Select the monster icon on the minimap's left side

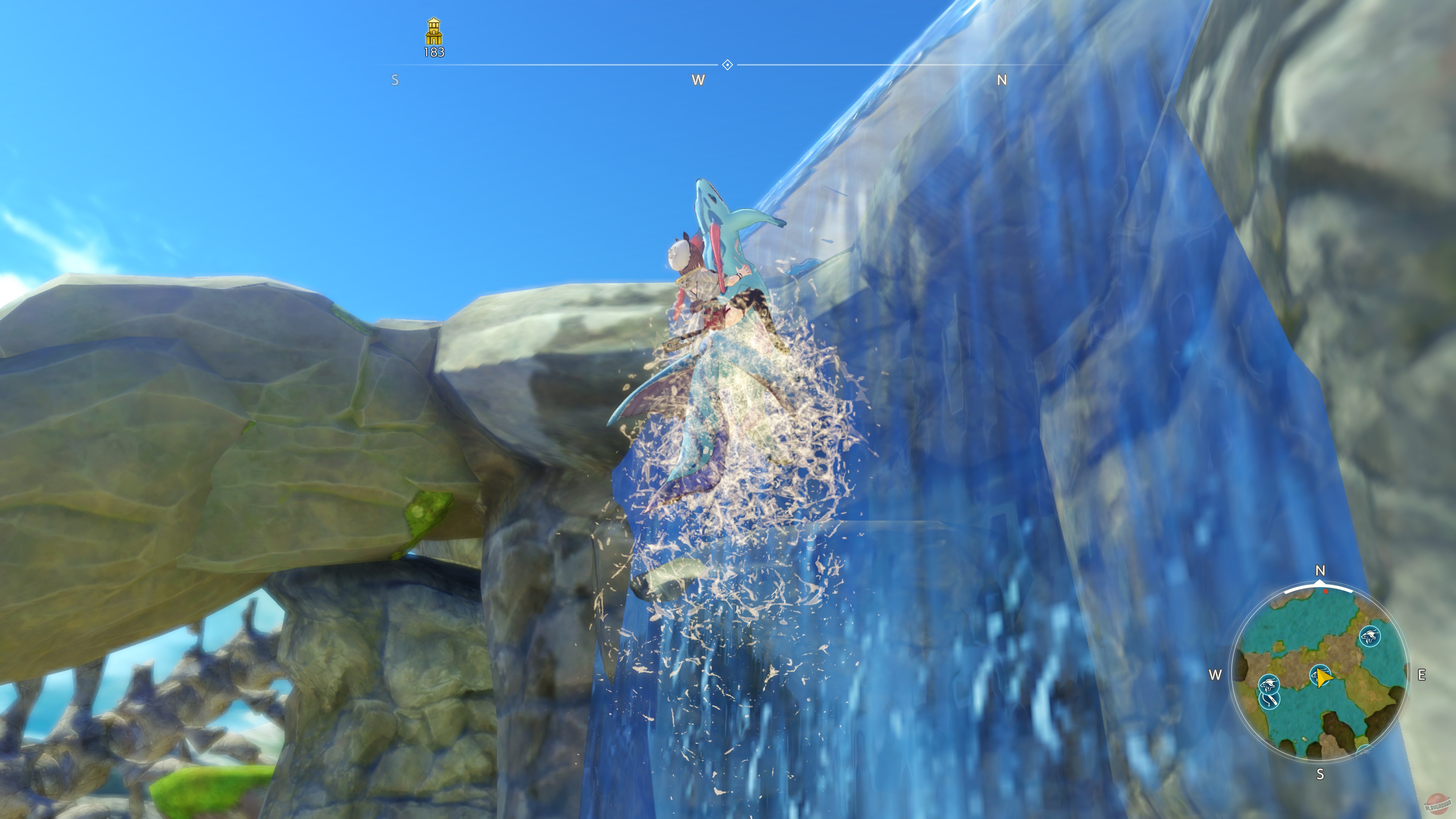(1269, 685)
